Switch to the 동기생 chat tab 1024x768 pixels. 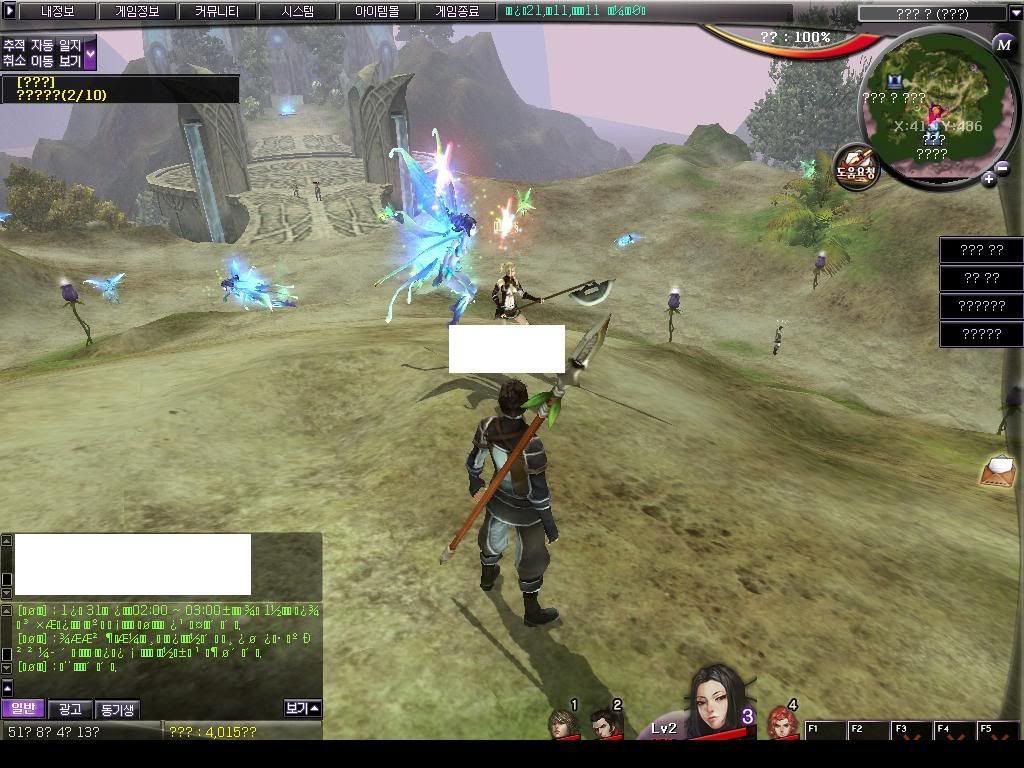point(117,709)
